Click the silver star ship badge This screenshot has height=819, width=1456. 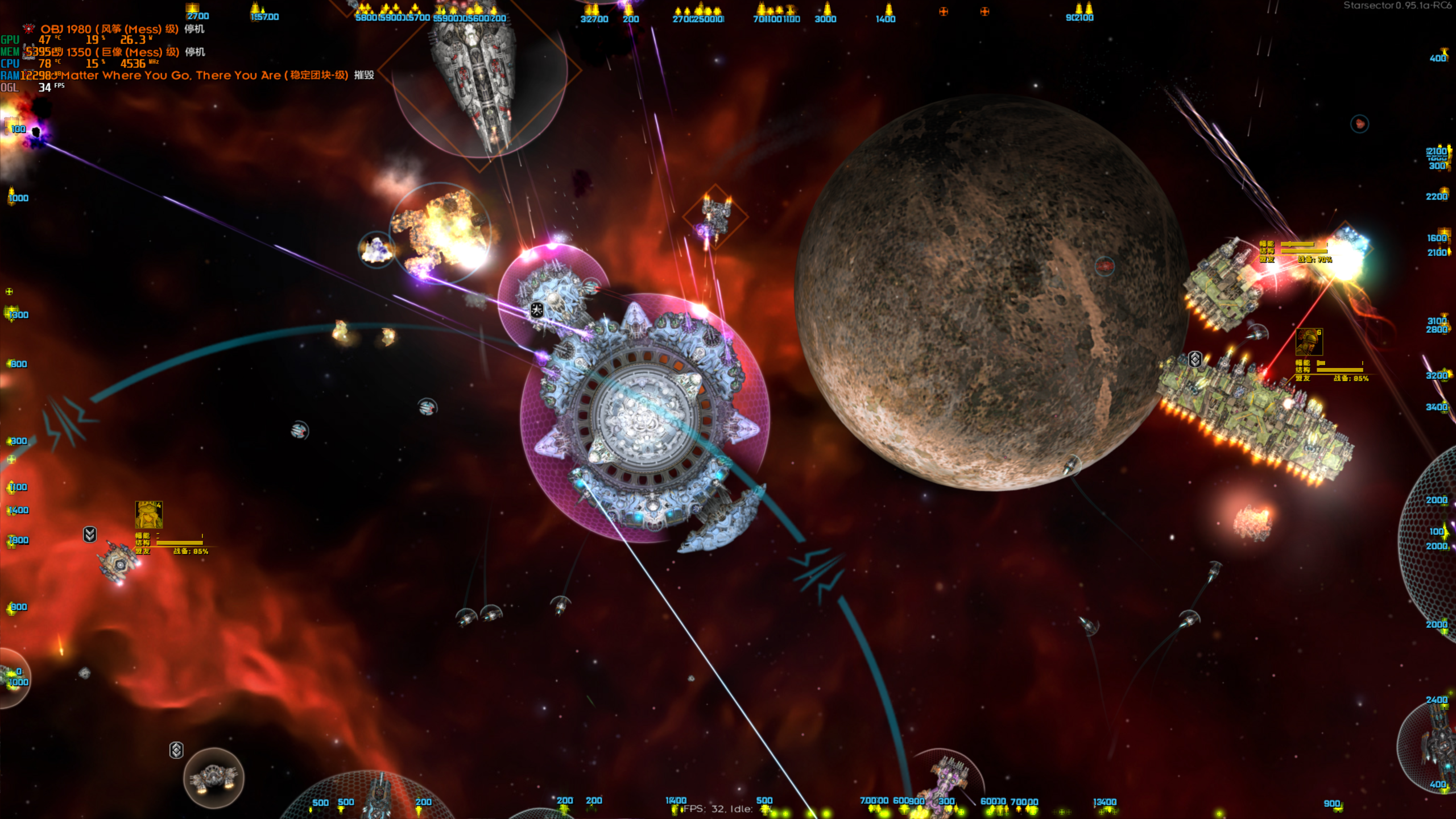pos(537,310)
